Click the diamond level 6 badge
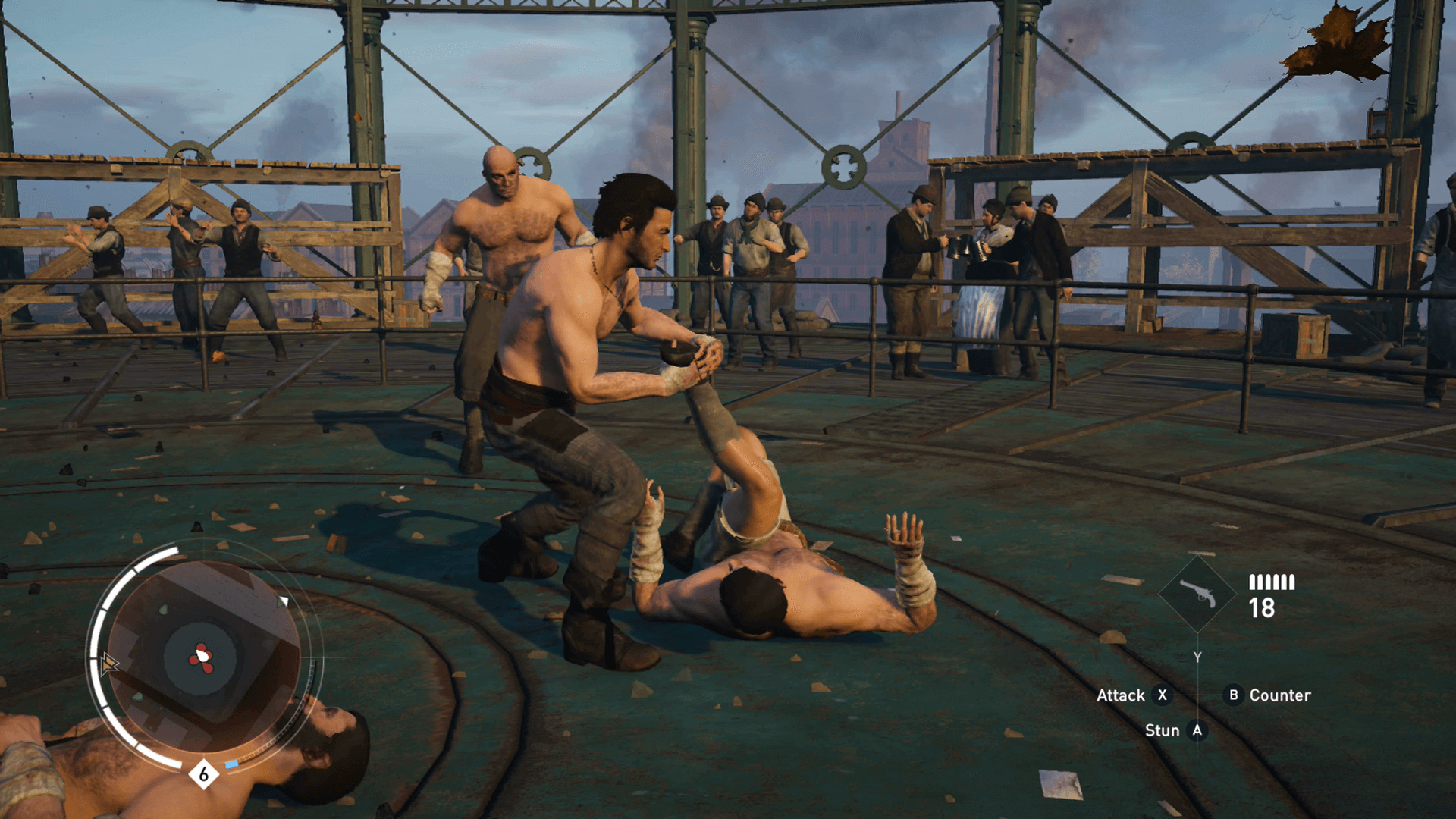Screen dimensions: 1456x819 [202, 774]
